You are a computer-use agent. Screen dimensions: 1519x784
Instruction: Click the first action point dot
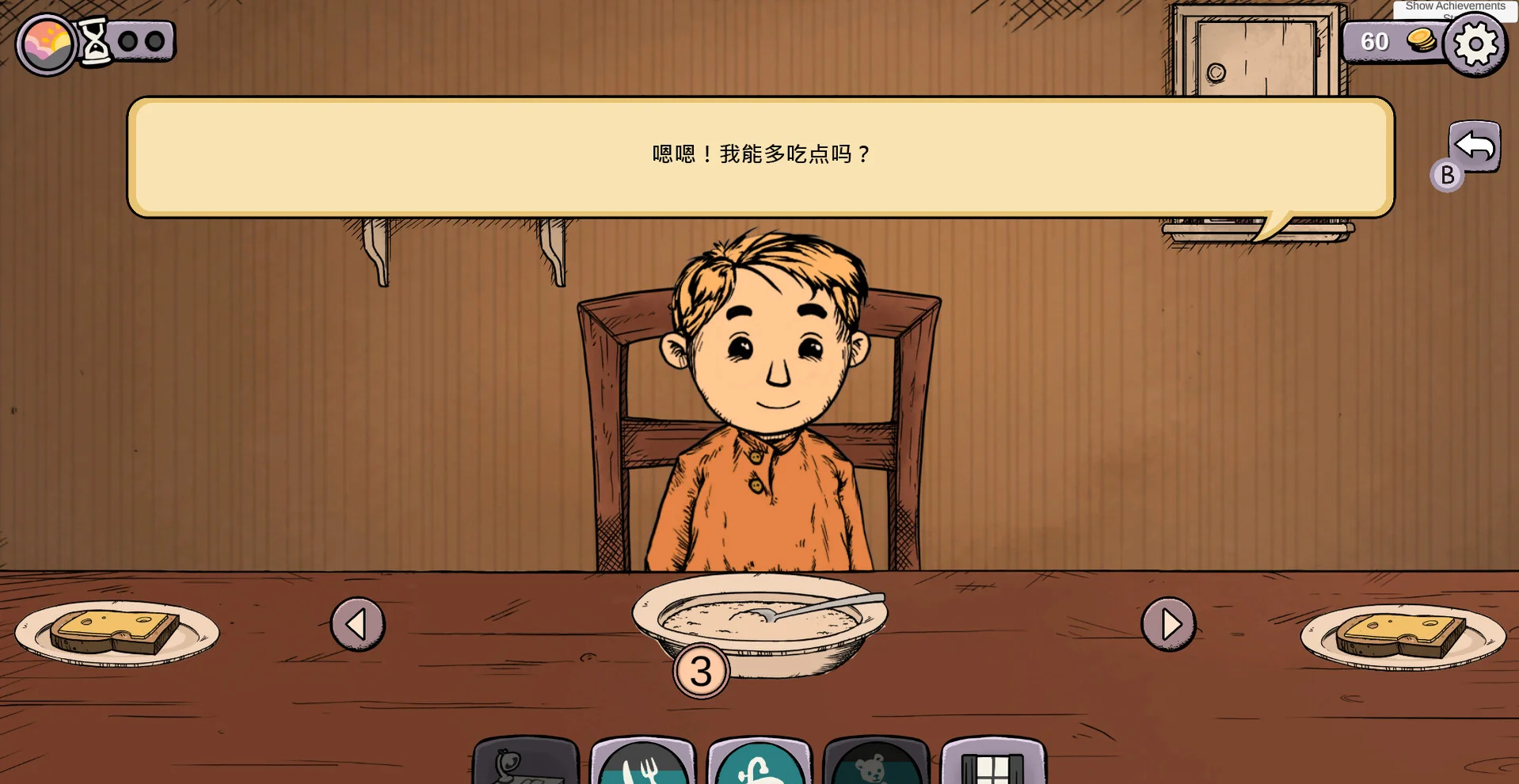click(x=128, y=41)
